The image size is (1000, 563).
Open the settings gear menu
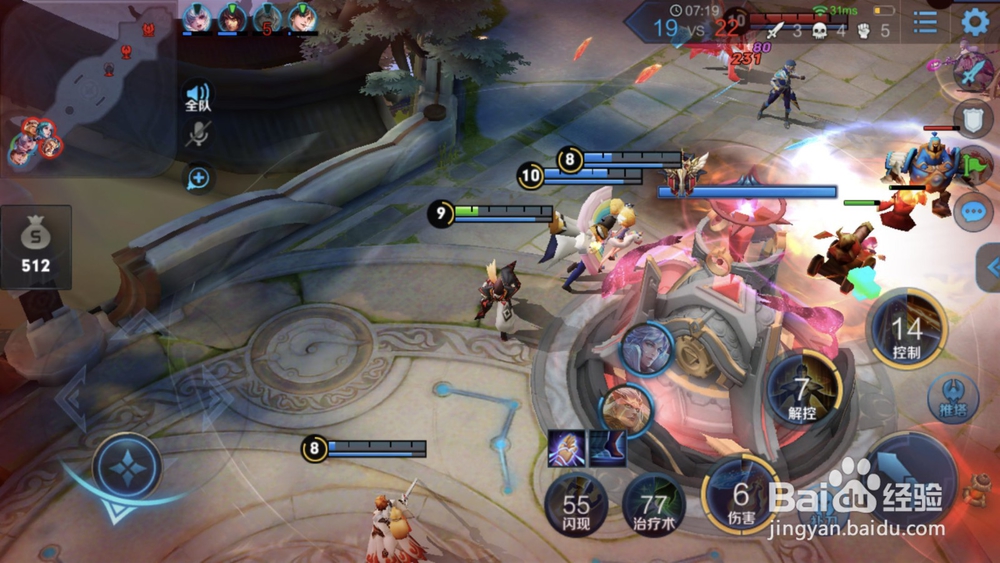click(975, 22)
